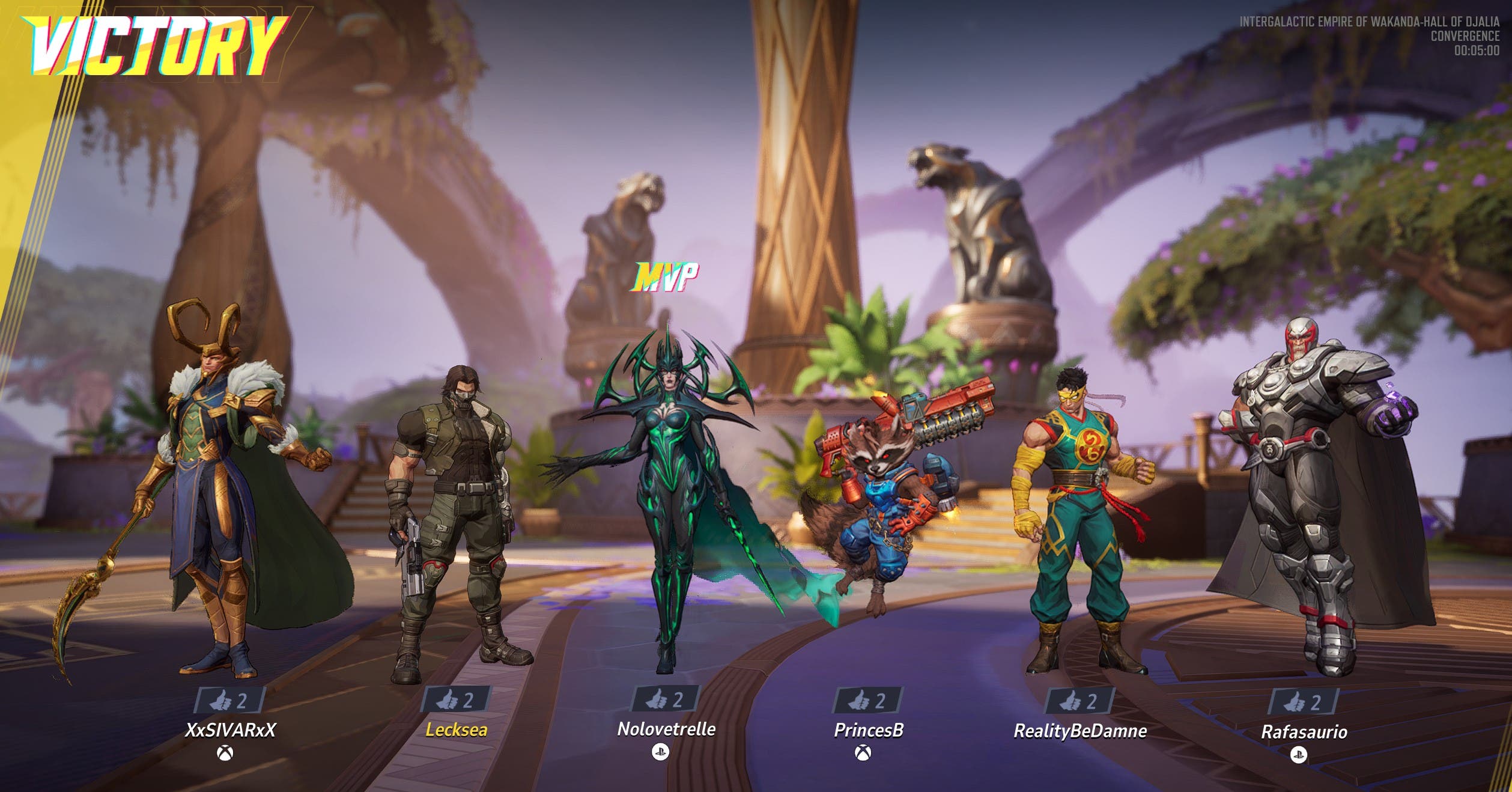This screenshot has height=792, width=1512.
Task: Click the PrincesB player name
Action: (x=869, y=730)
